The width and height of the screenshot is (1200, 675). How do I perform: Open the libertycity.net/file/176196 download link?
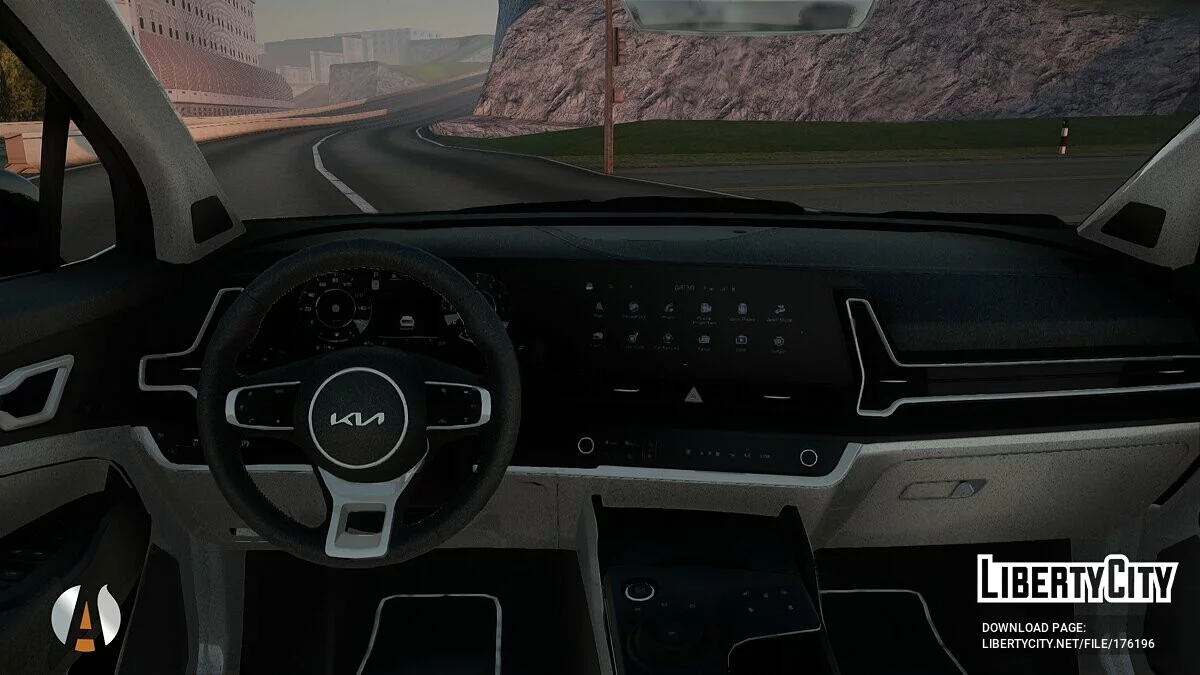pyautogui.click(x=1068, y=643)
